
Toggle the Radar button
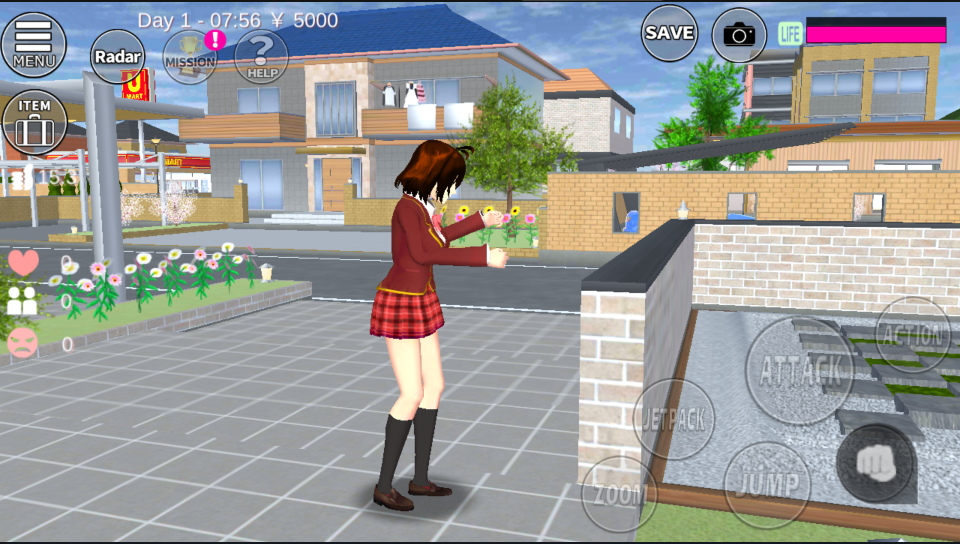[118, 56]
